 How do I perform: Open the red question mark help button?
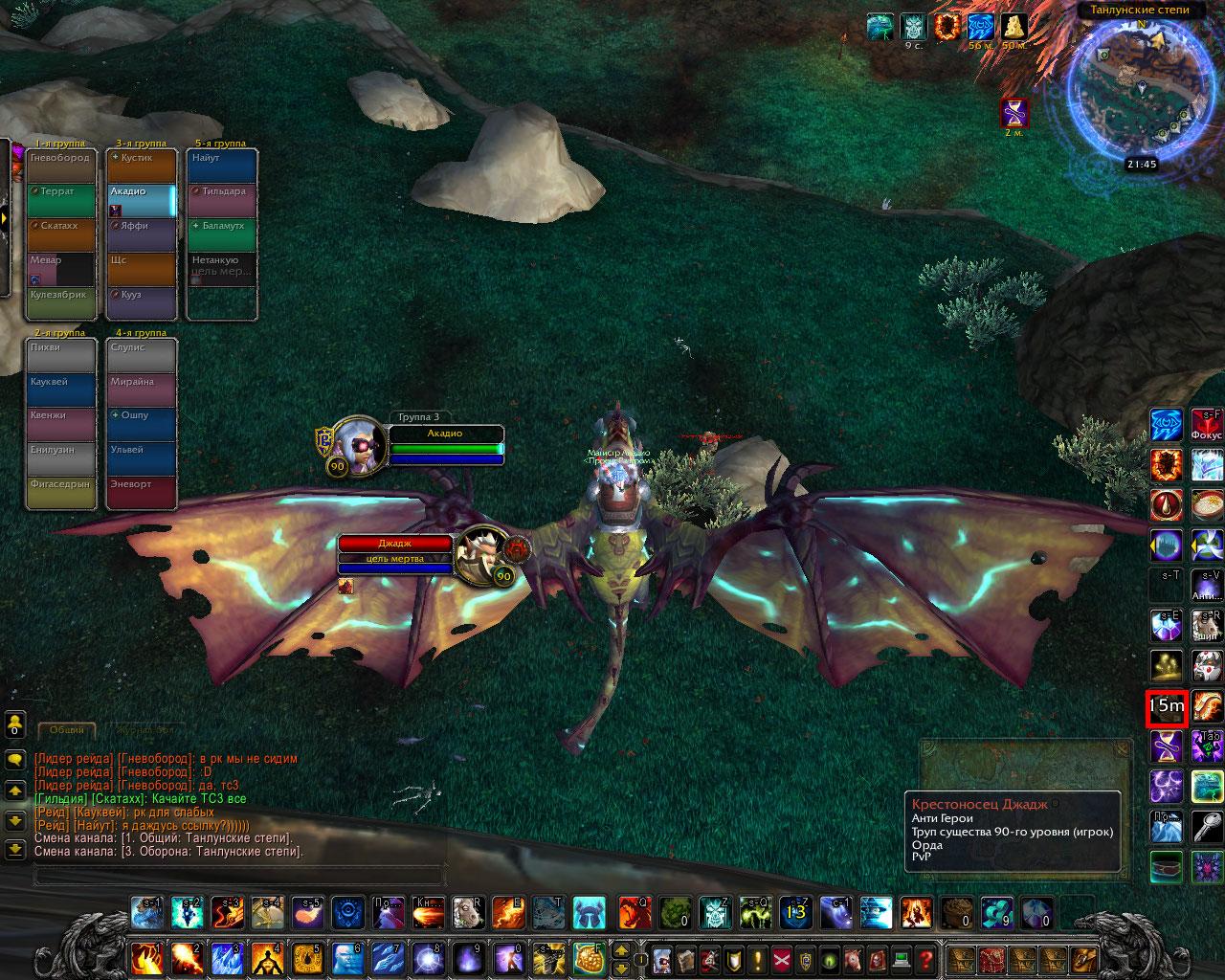[925, 958]
